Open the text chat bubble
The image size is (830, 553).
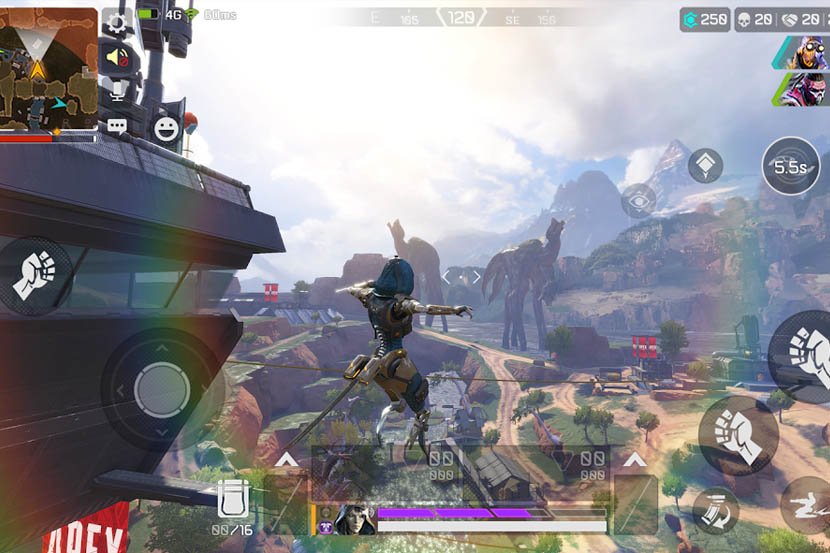tap(117, 126)
